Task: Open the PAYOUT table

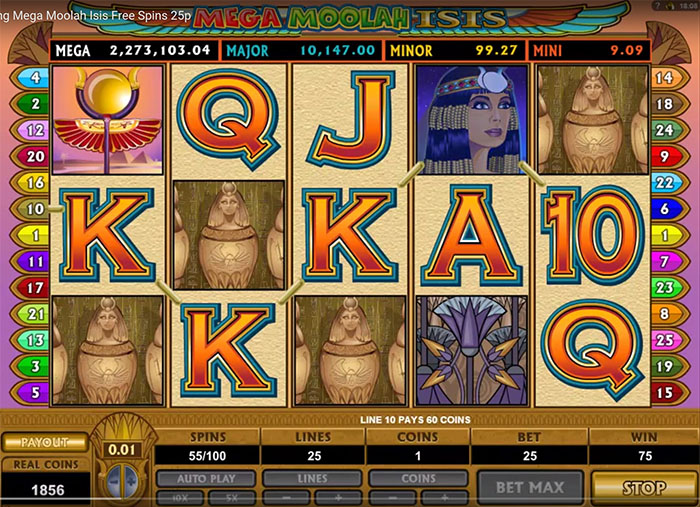Action: (x=42, y=442)
